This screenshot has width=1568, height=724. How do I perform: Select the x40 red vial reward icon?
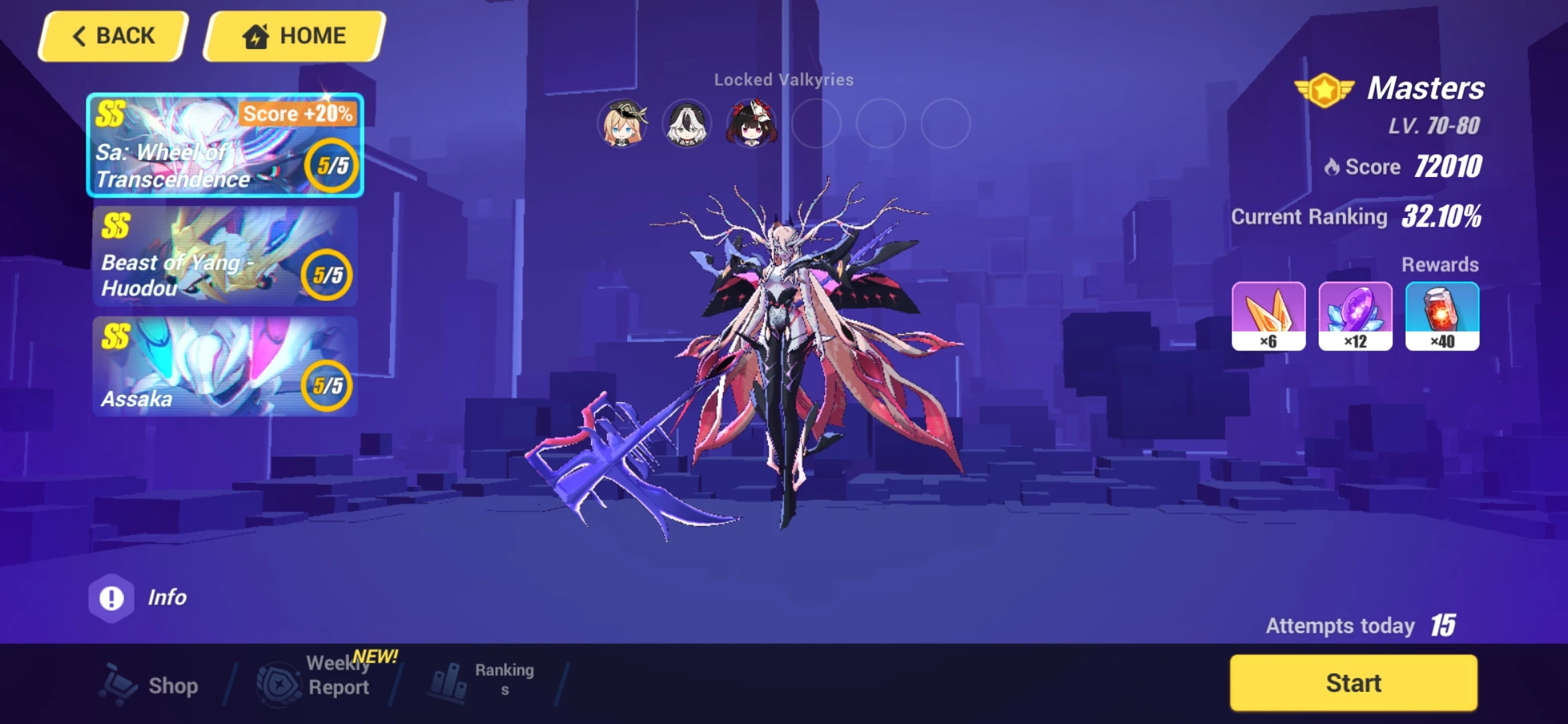(1442, 317)
